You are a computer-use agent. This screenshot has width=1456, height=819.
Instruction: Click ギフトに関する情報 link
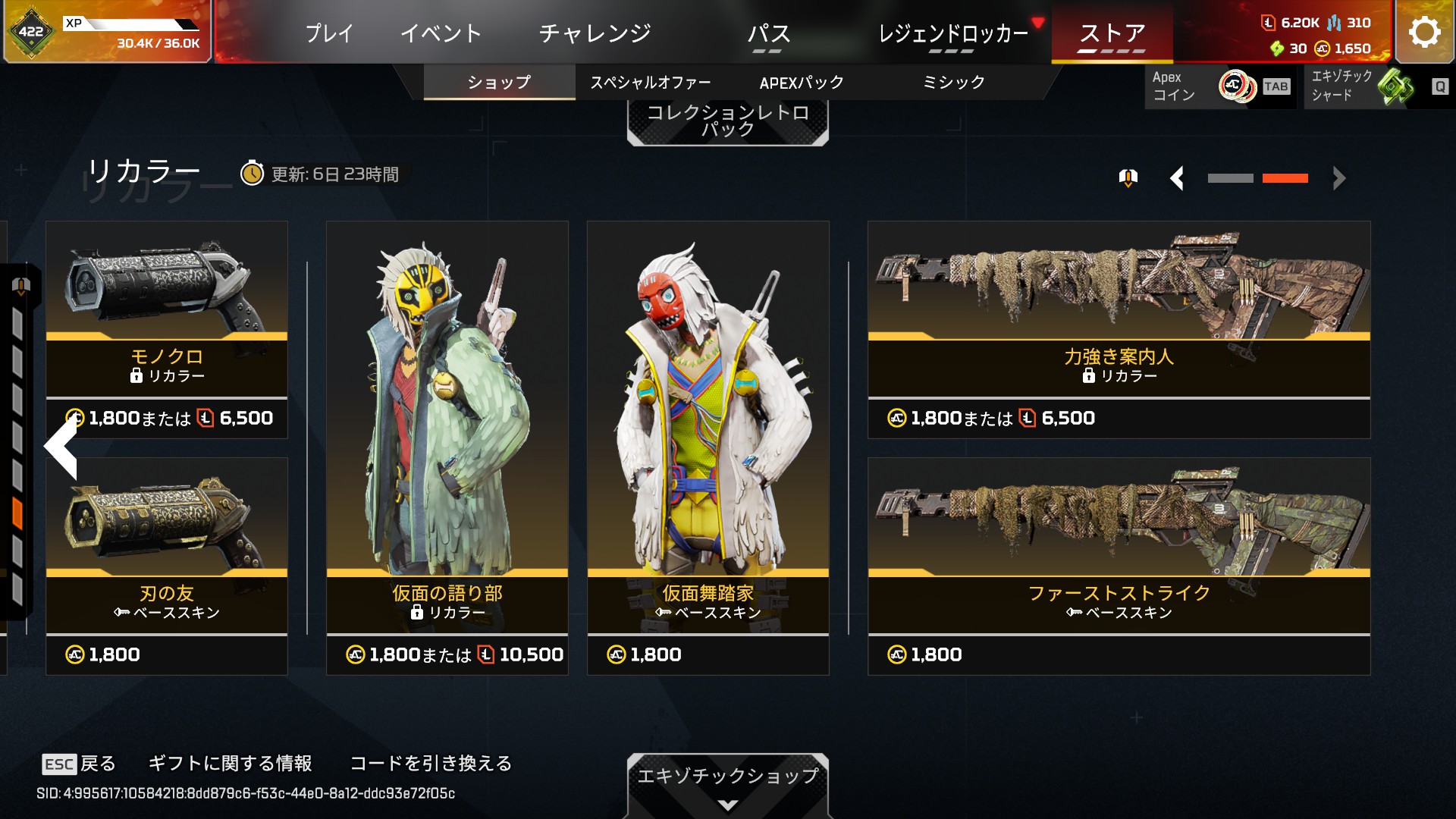click(230, 763)
